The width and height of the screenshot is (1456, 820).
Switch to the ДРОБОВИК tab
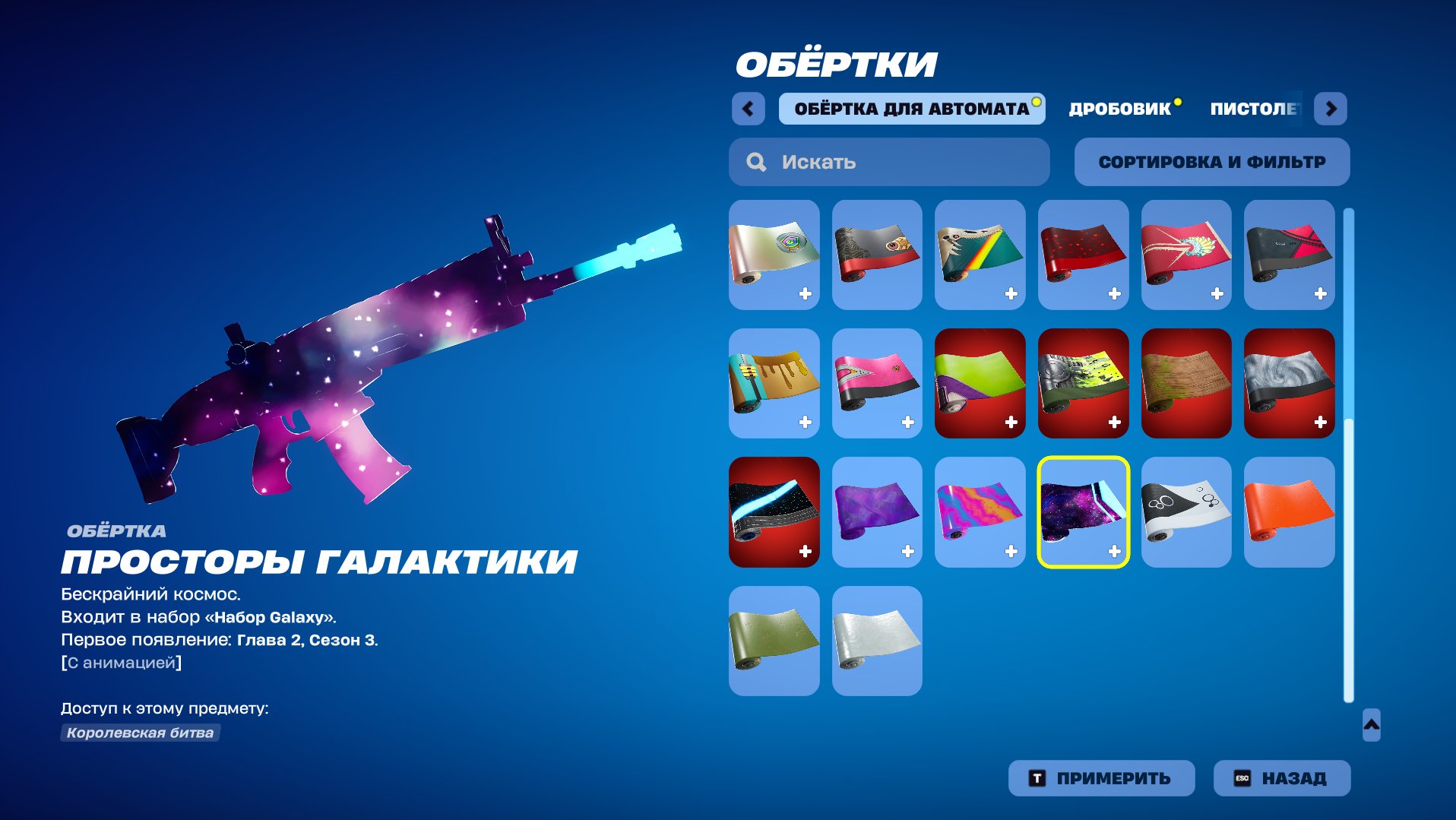[1119, 107]
